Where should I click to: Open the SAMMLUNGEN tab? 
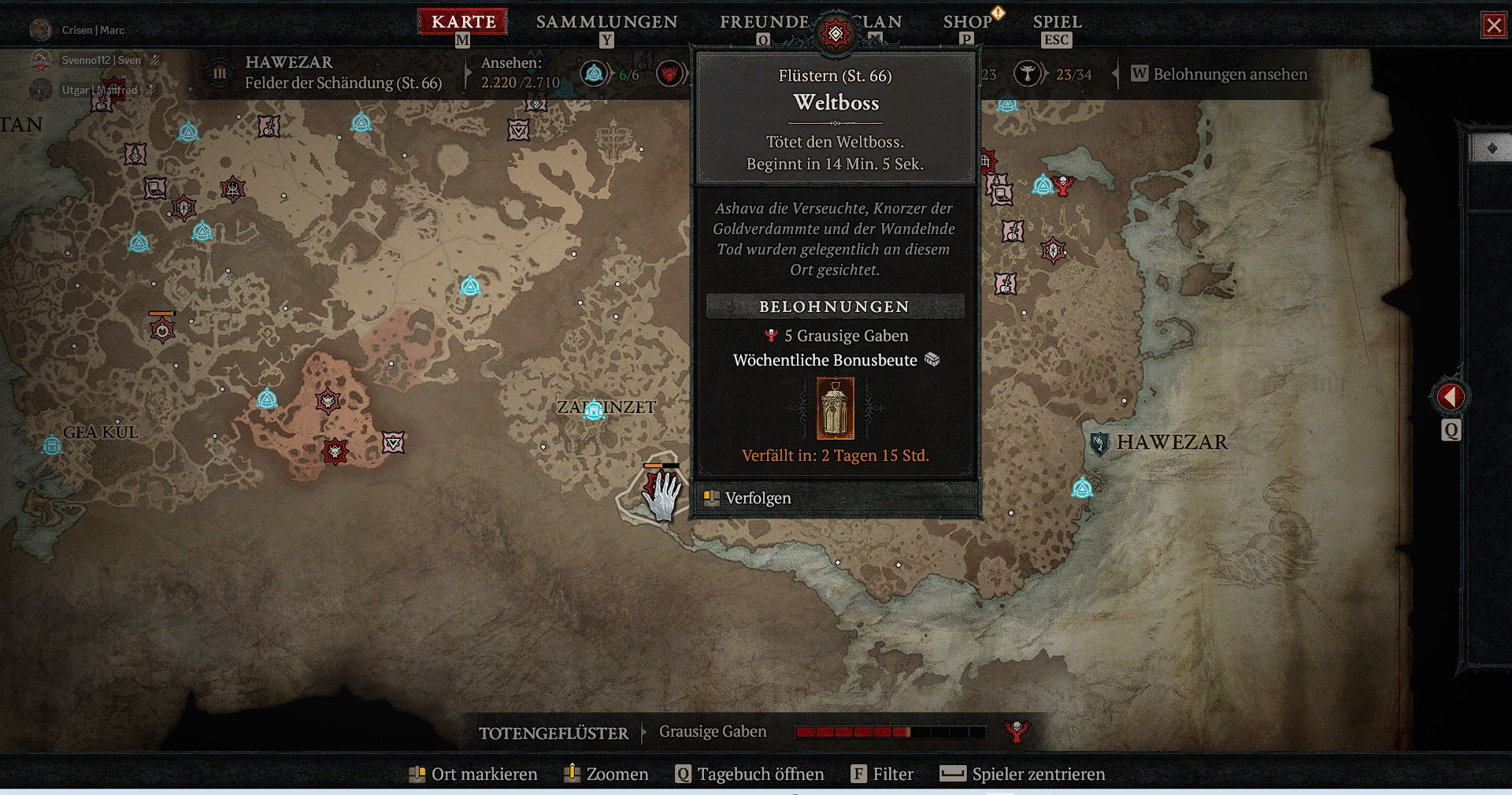(606, 22)
